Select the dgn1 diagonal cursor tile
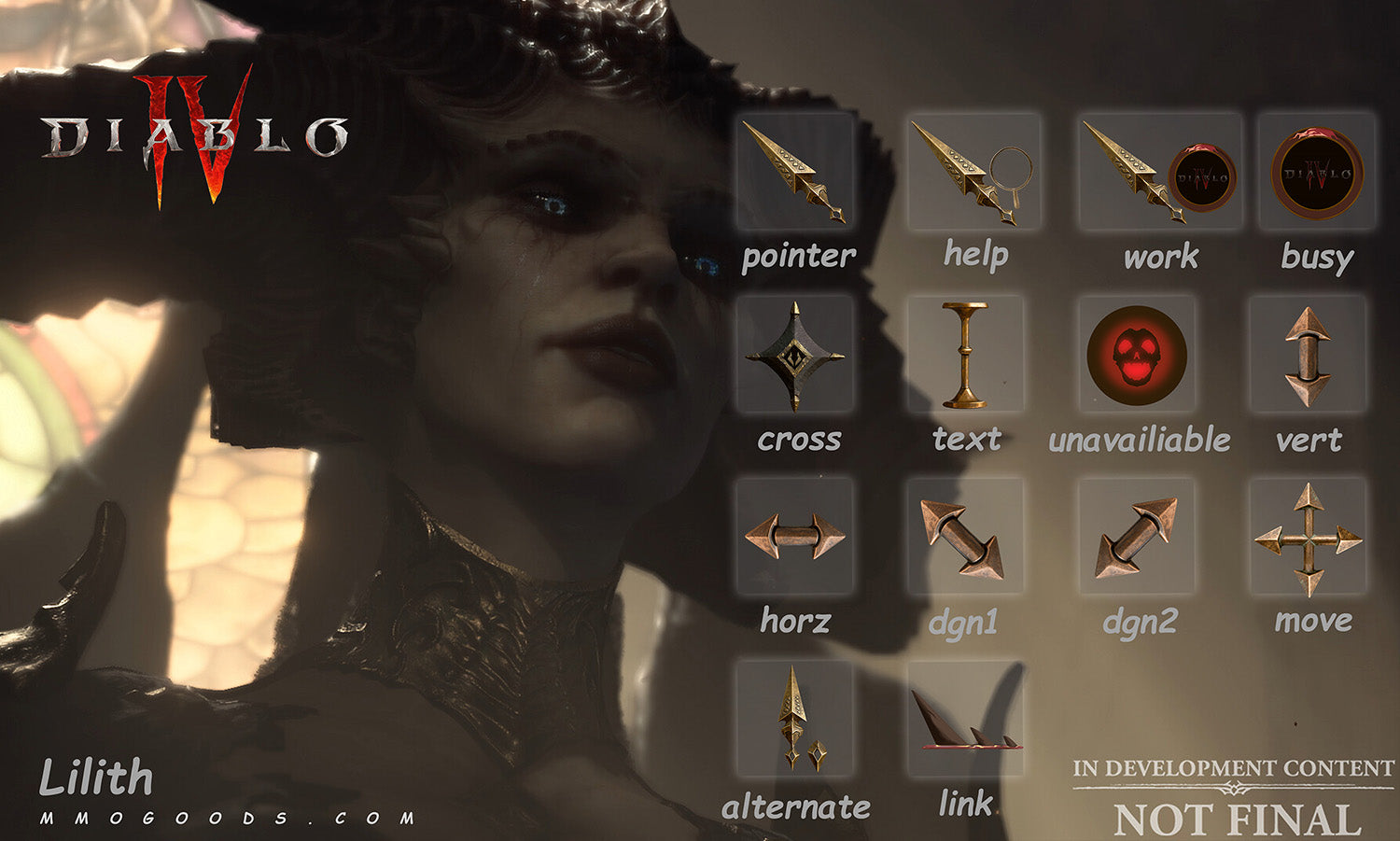This screenshot has height=841, width=1400. pos(965,536)
